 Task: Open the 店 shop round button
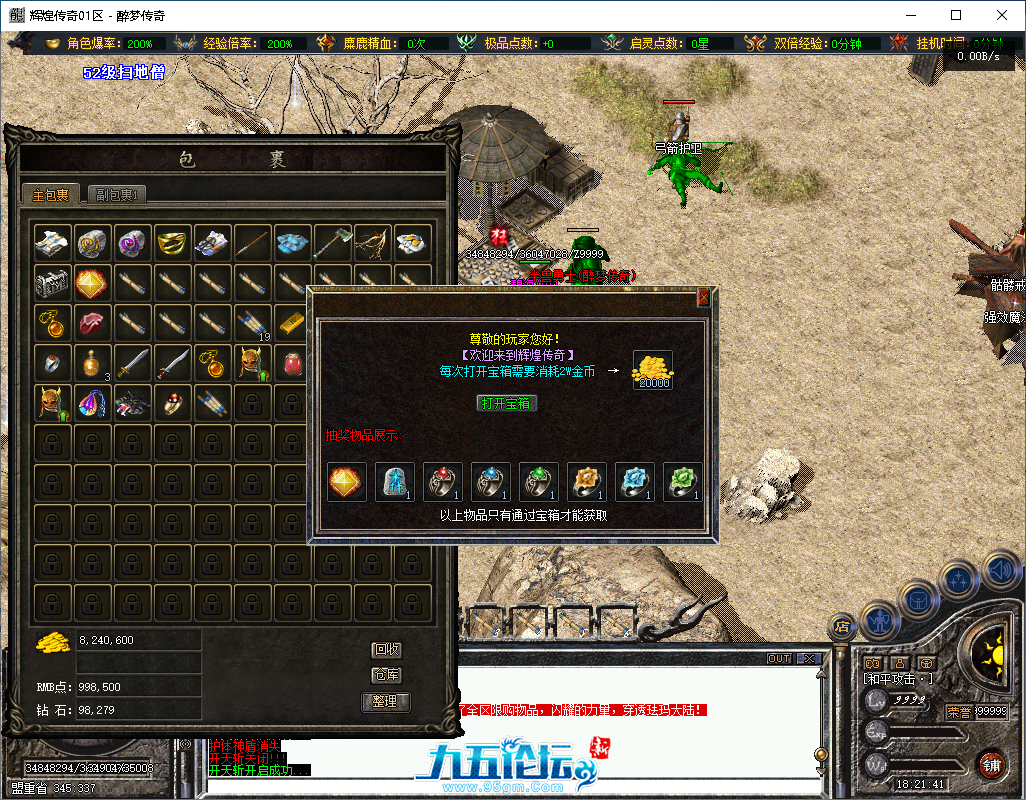click(x=843, y=626)
